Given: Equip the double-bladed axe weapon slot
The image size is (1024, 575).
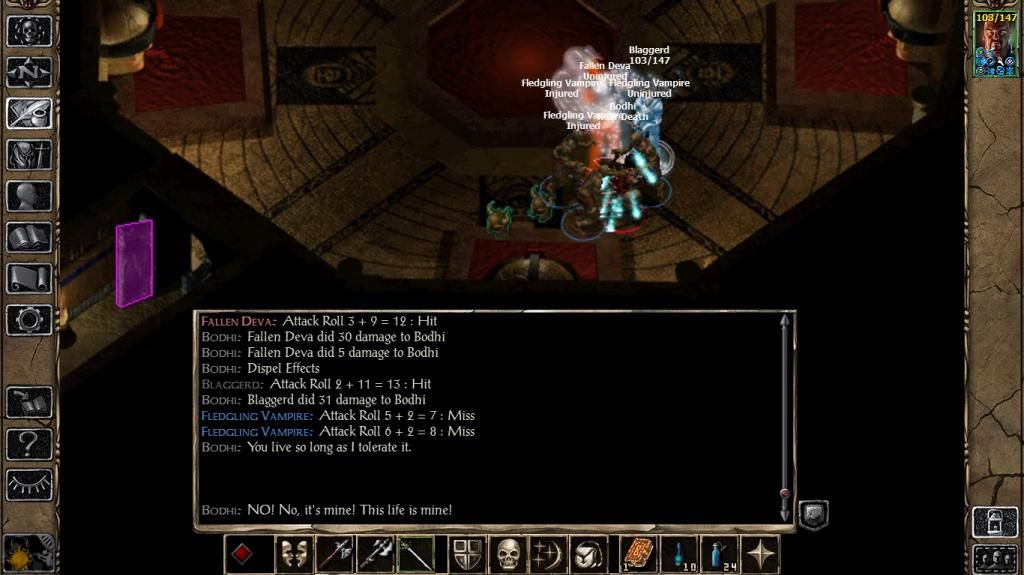Looking at the screenshot, I should (376, 554).
